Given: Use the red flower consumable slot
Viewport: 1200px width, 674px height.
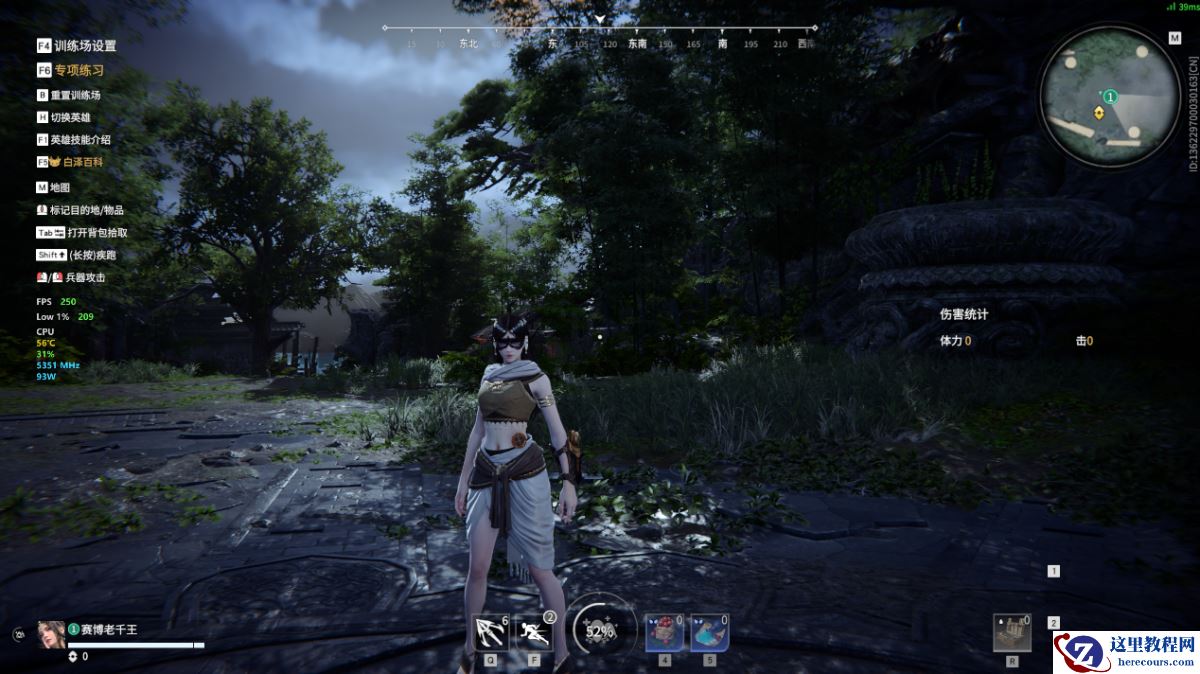Looking at the screenshot, I should (664, 633).
